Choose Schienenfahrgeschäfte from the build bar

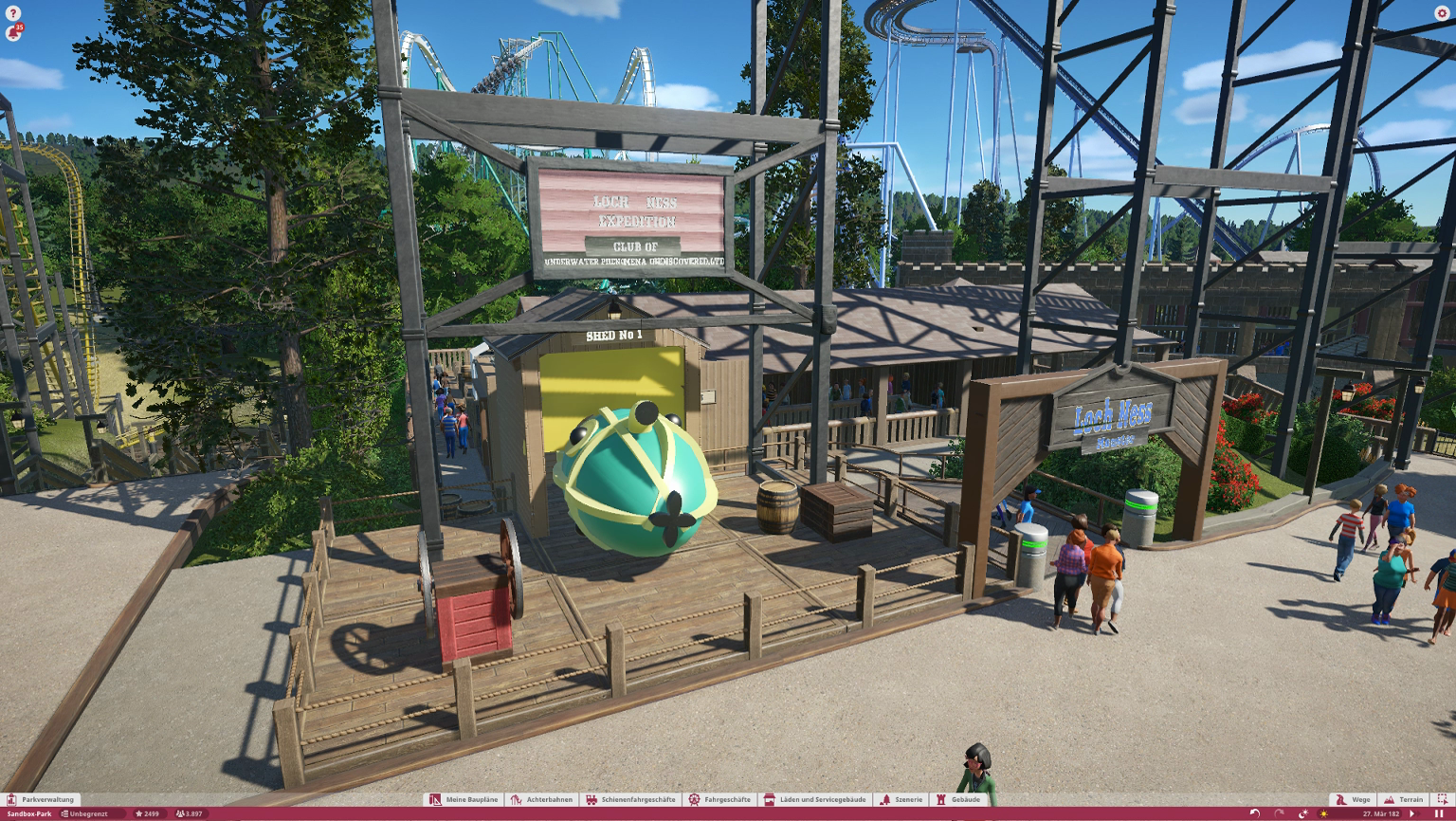pyautogui.click(x=630, y=800)
